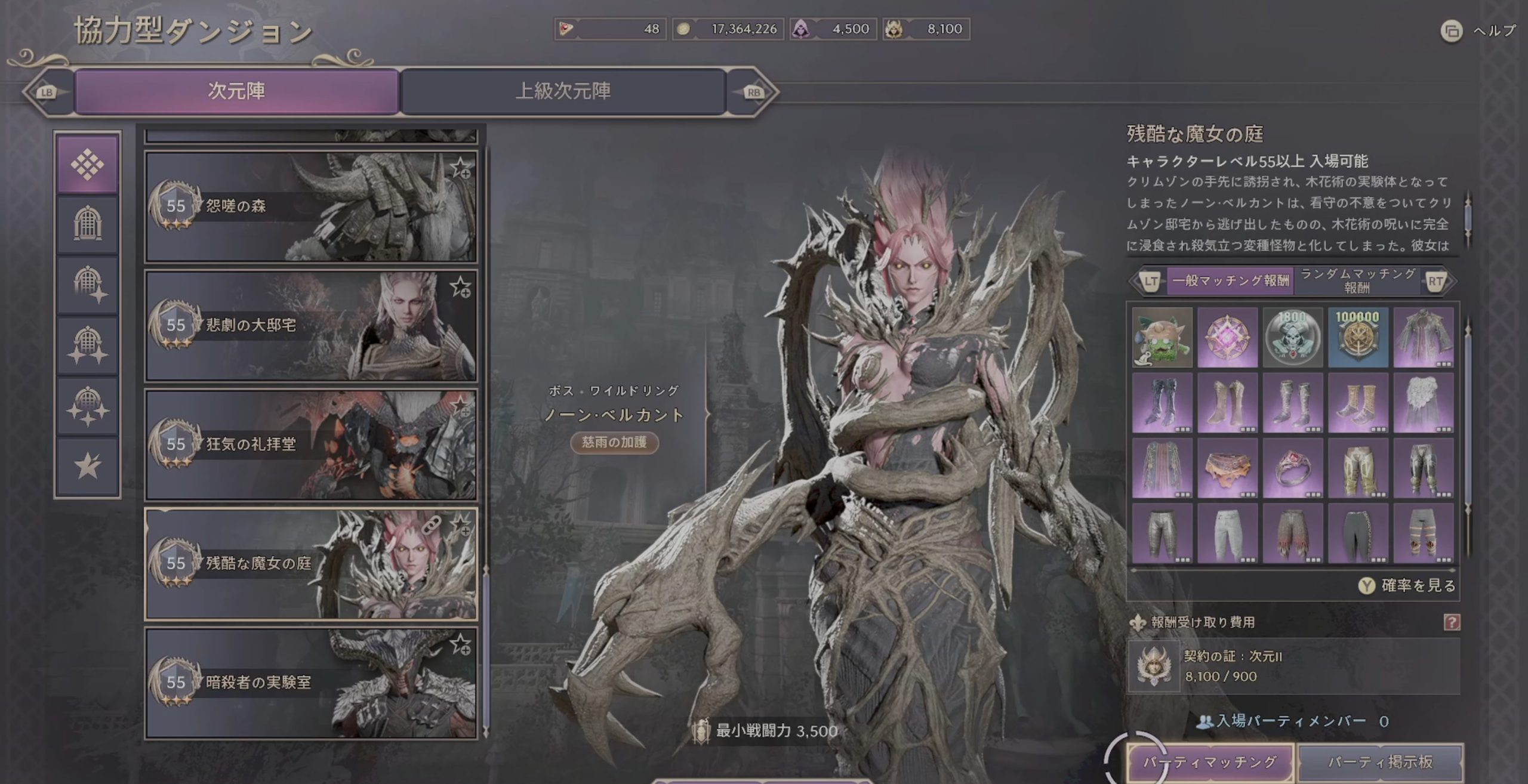Viewport: 1528px width, 784px height.
Task: Choose the 悲劇の大邸宅 dungeon entry
Action: click(x=310, y=326)
